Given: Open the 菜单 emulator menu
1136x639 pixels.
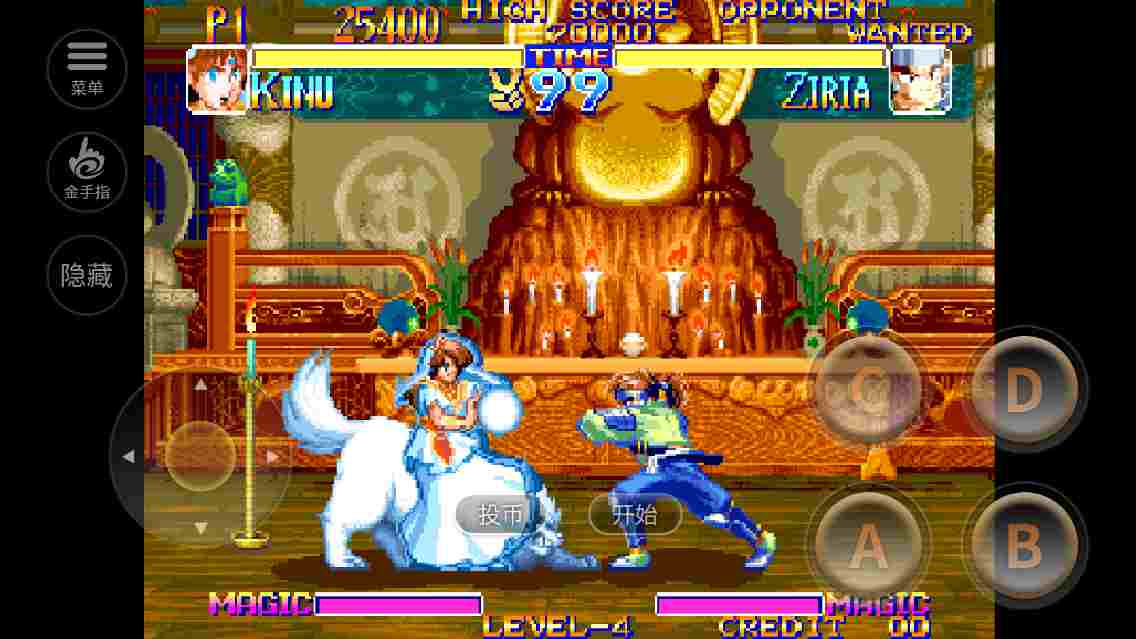Looking at the screenshot, I should (x=87, y=69).
